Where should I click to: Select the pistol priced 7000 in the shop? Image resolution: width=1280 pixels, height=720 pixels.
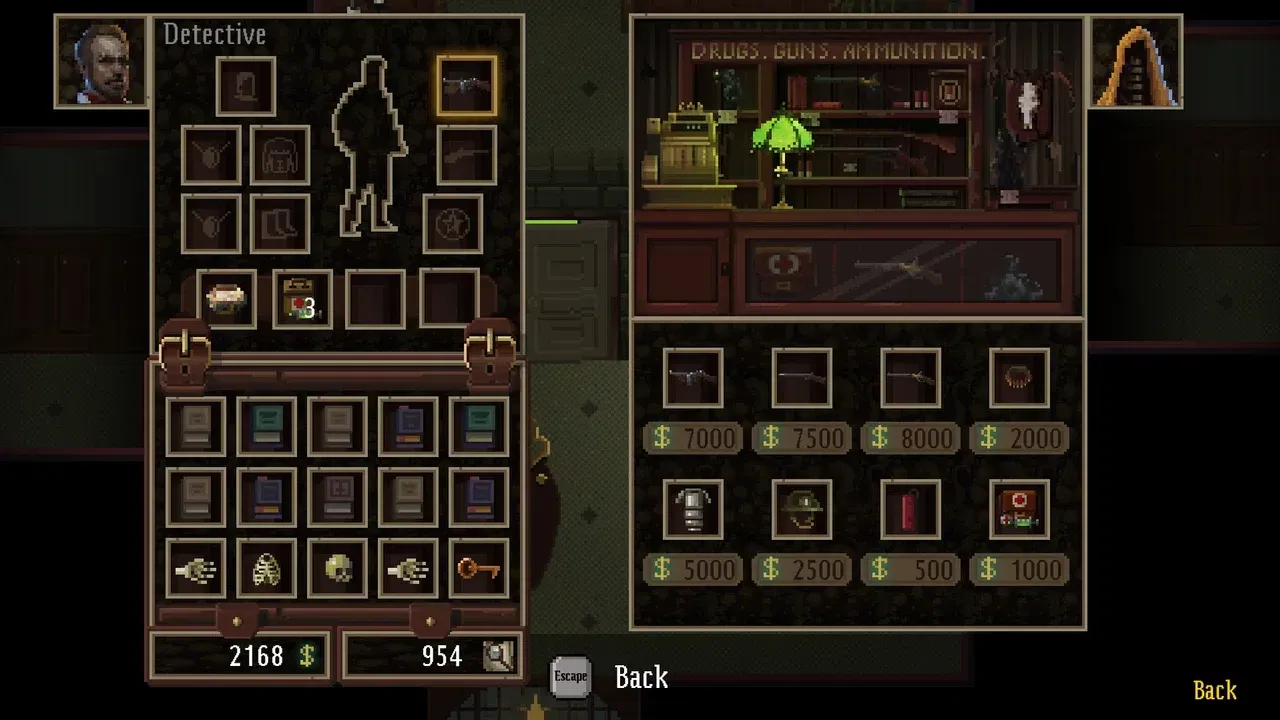(691, 378)
